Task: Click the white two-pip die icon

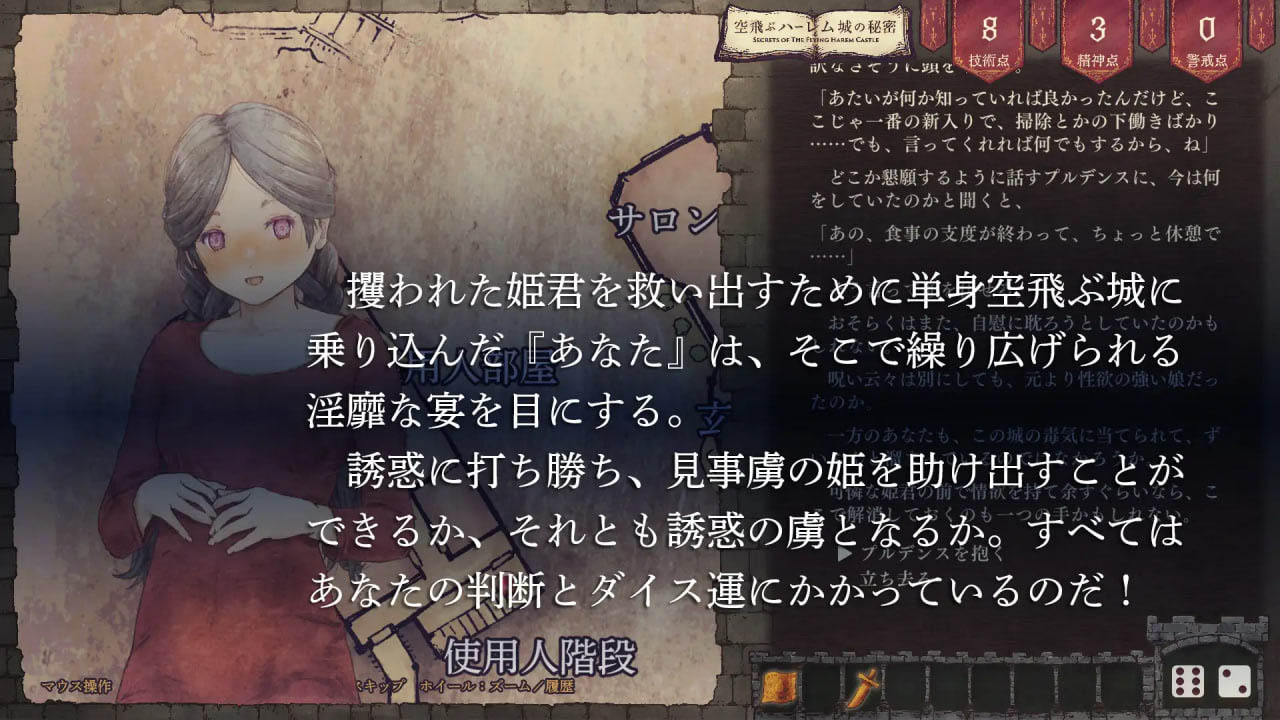Action: click(1234, 682)
